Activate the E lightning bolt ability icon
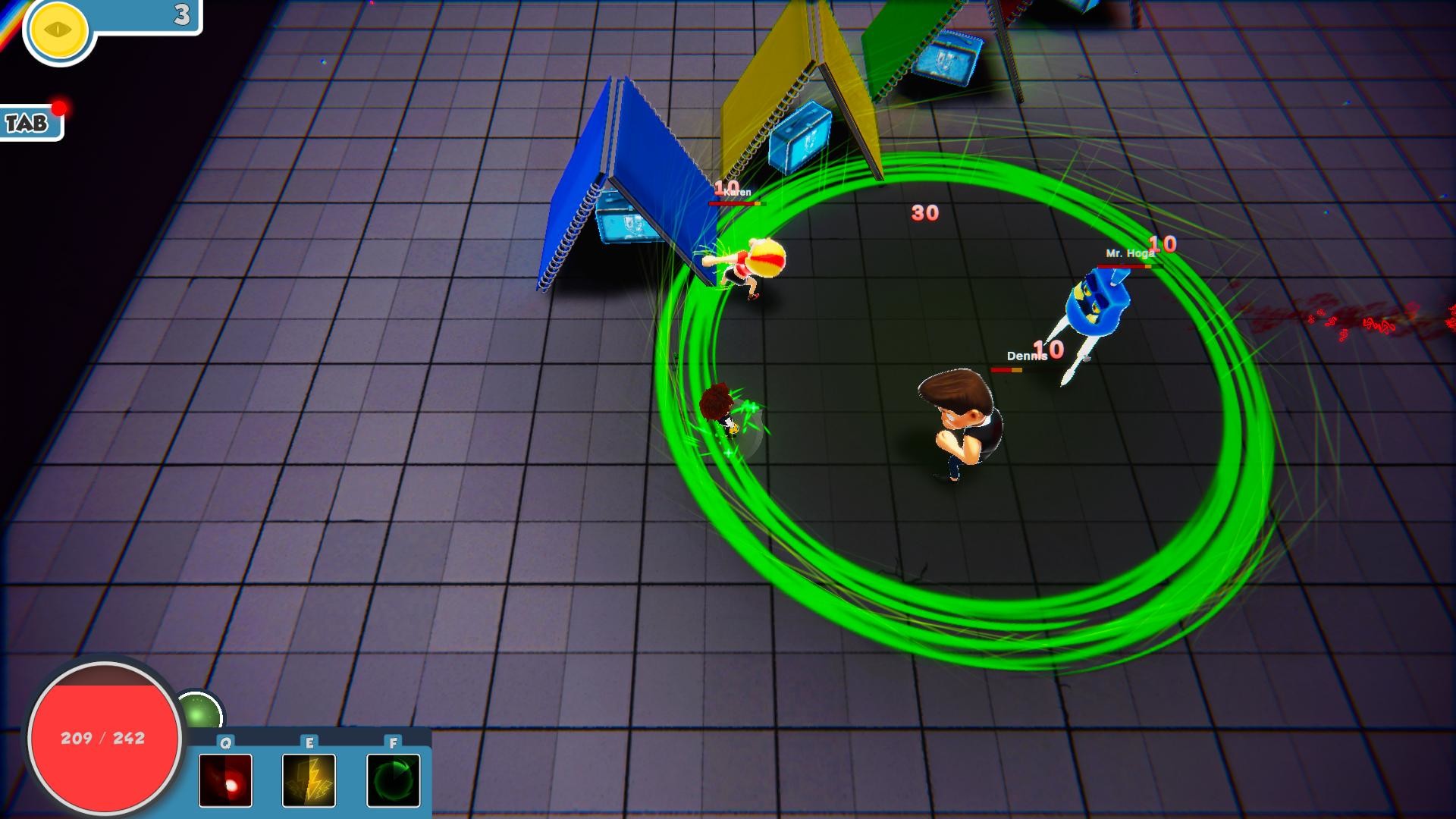1456x819 pixels. coord(309,781)
